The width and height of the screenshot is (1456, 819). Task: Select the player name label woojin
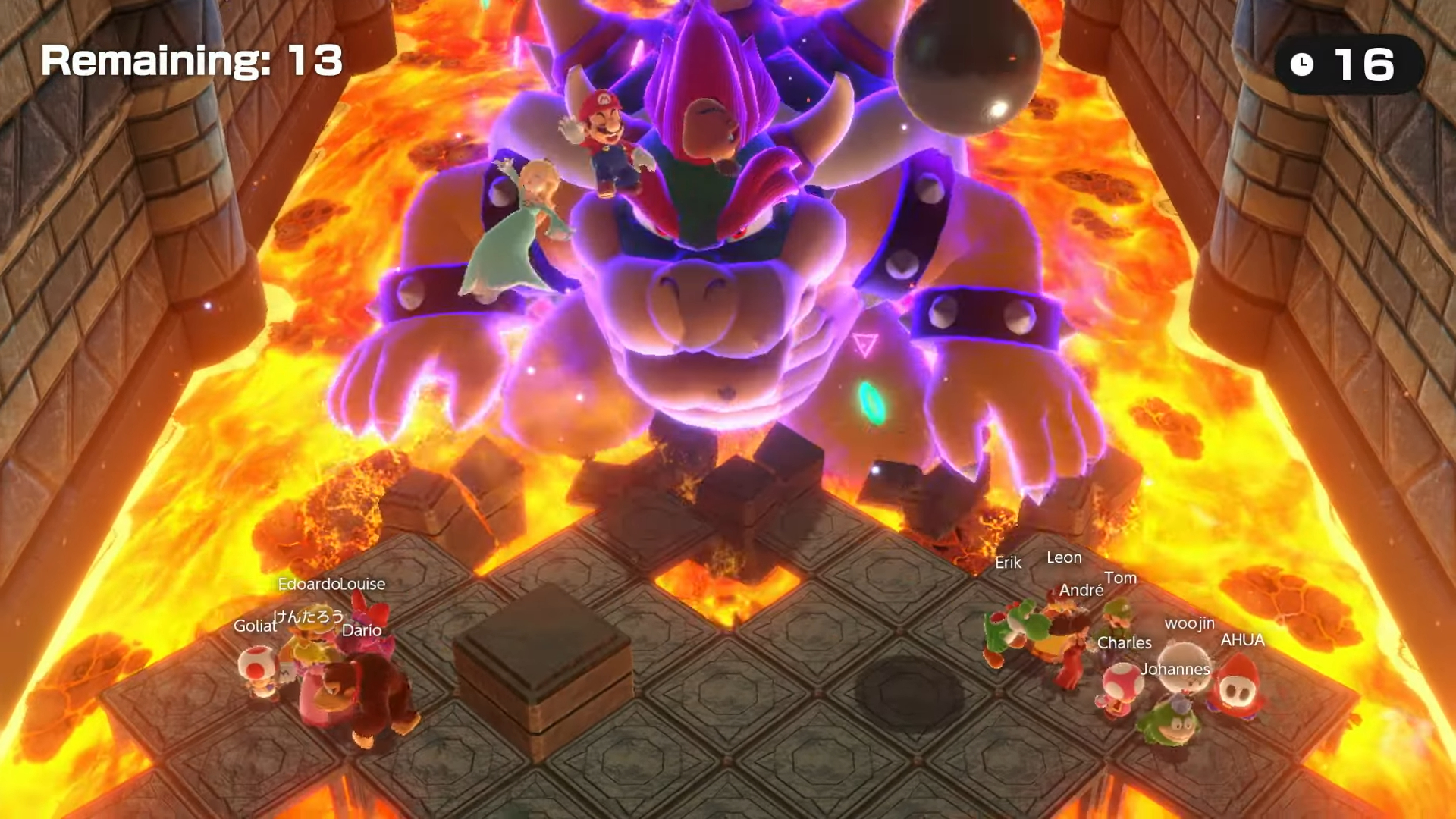coord(1188,625)
